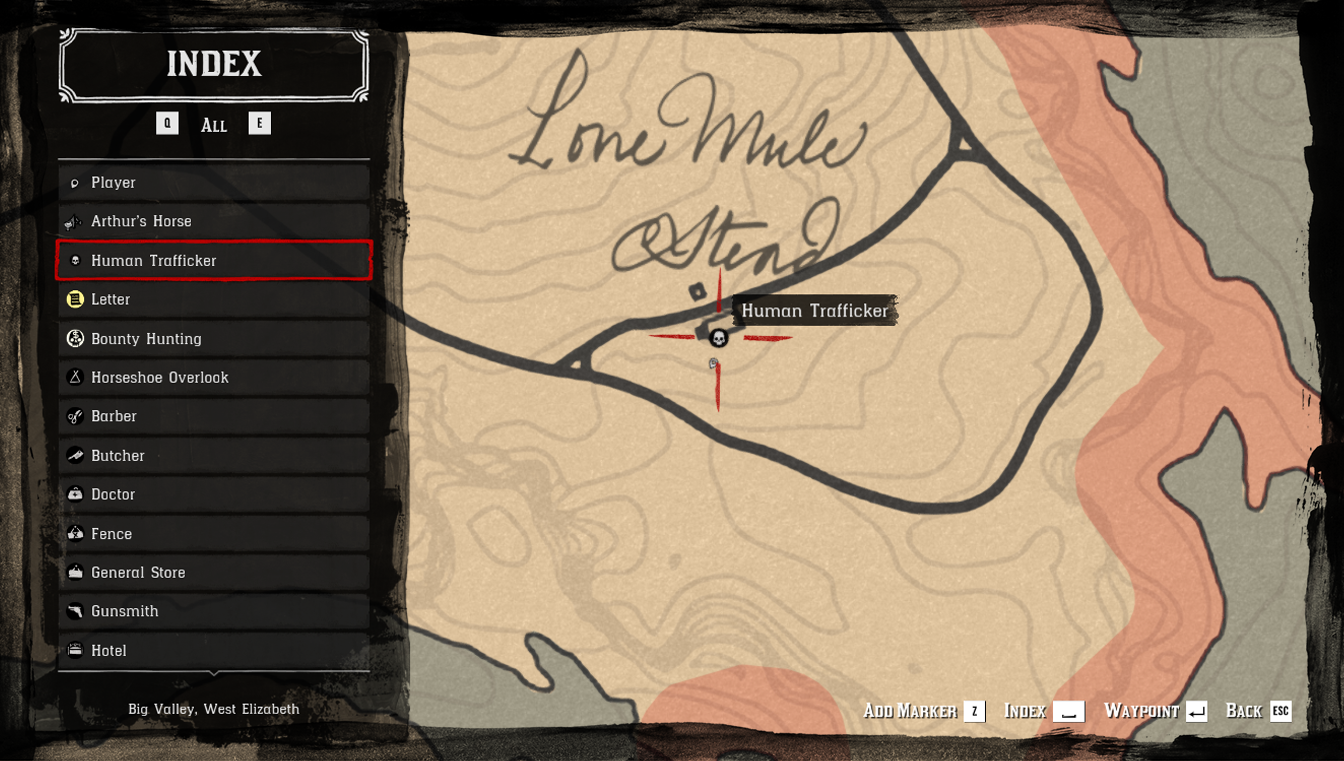The width and height of the screenshot is (1344, 761).
Task: Choose the Hotel entry in the index
Action: [x=213, y=651]
